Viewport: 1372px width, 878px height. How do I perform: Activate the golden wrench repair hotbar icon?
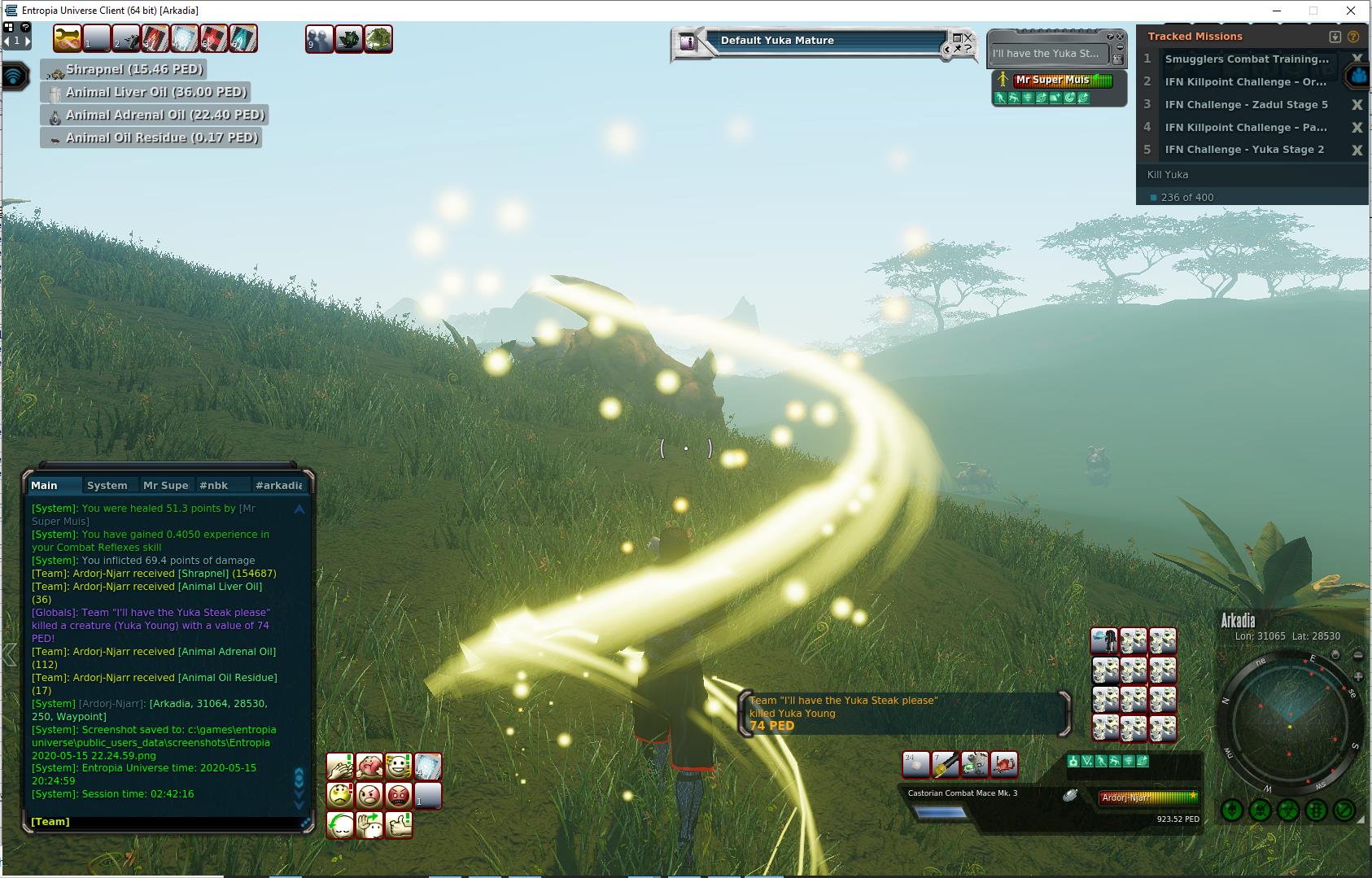[68, 38]
